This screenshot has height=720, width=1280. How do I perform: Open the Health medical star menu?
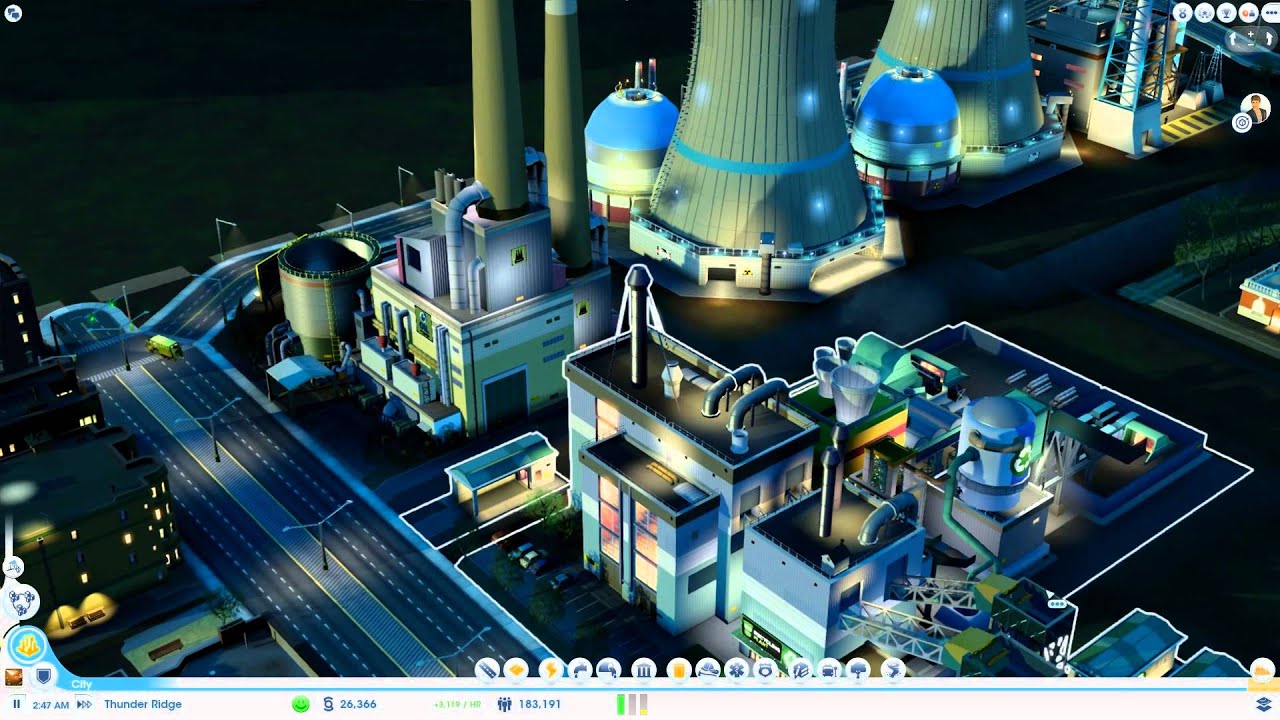[737, 669]
